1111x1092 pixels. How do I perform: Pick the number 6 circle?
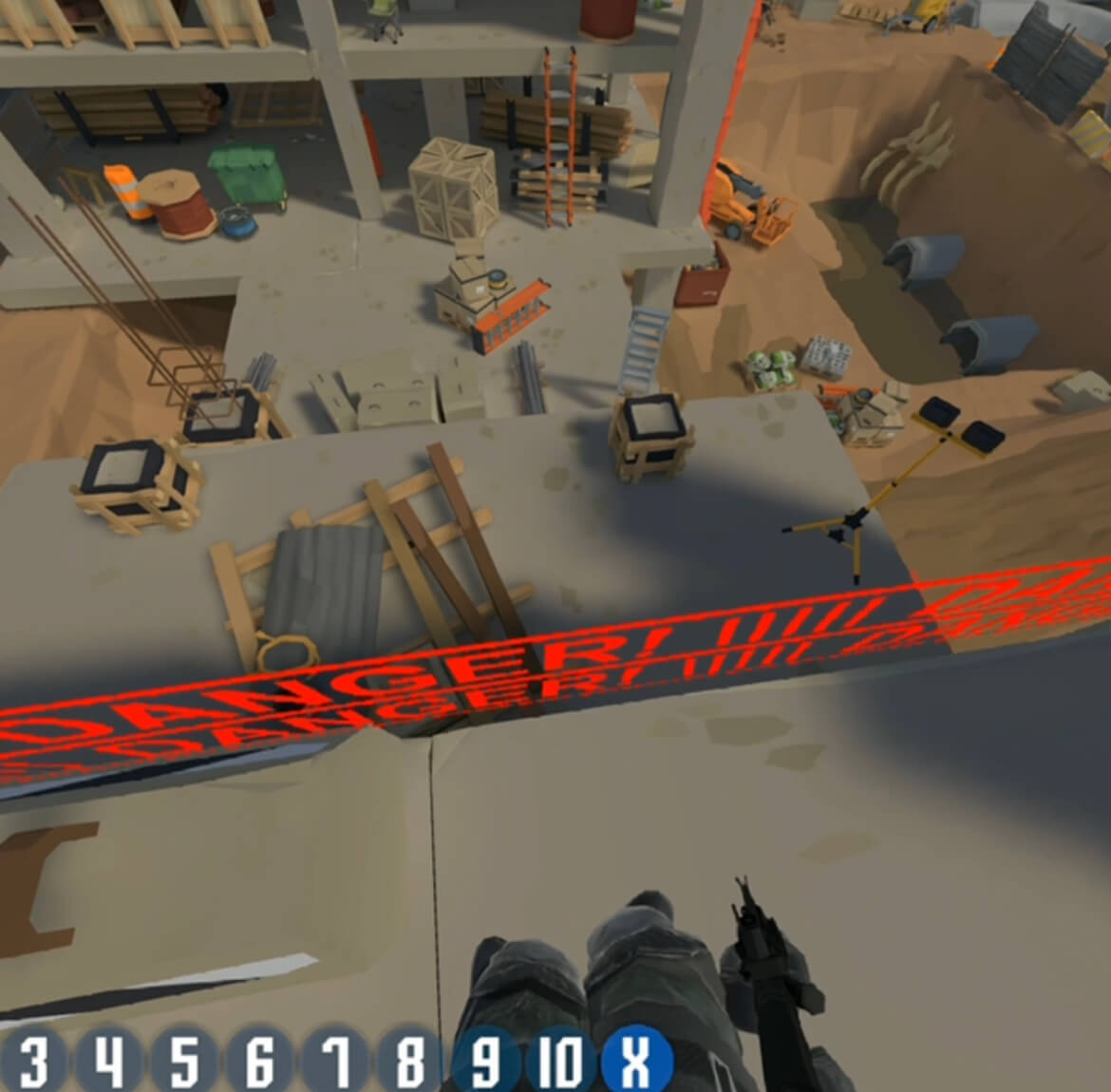pos(259,1061)
